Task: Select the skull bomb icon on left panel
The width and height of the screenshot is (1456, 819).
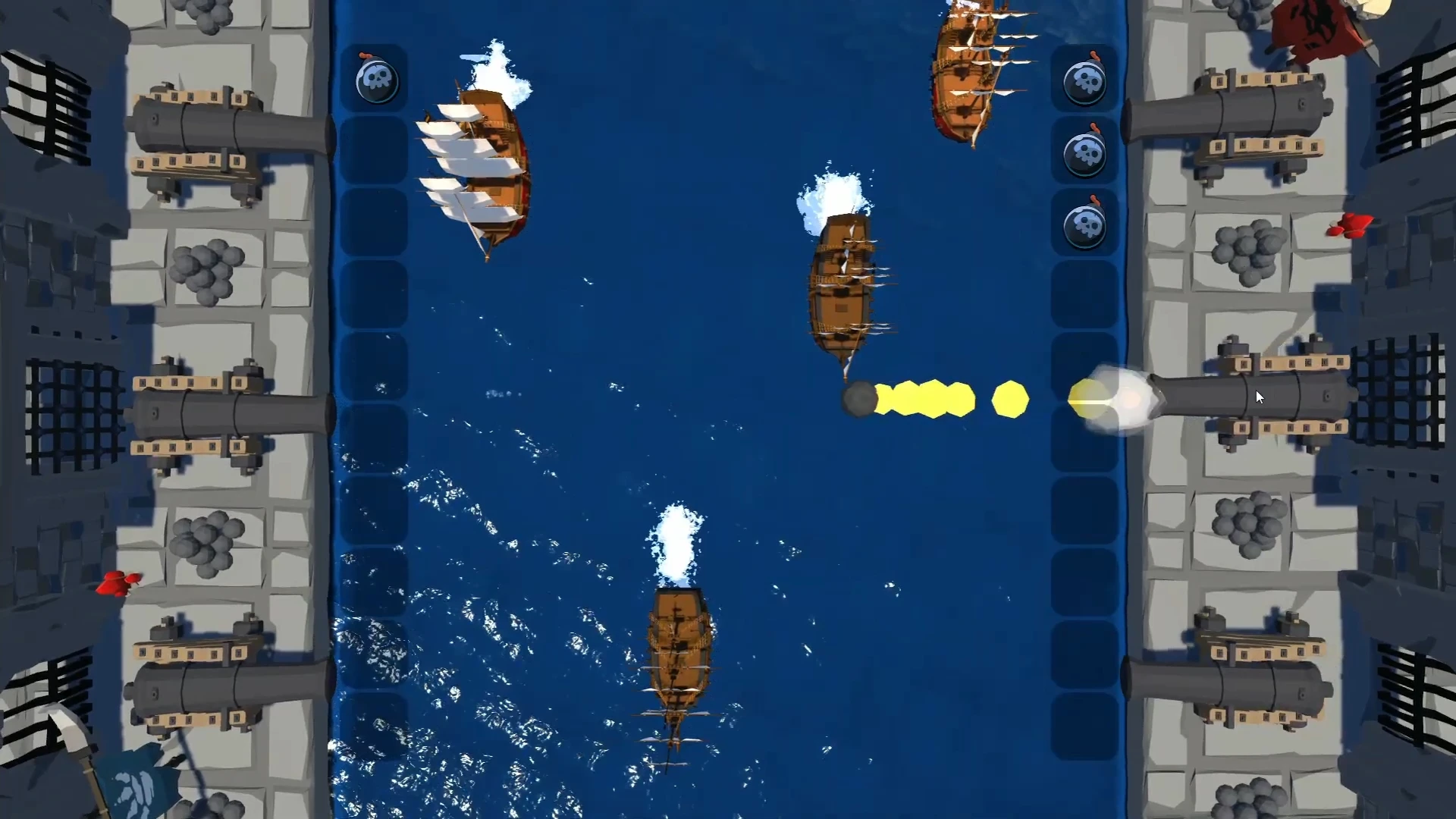Action: coord(377,80)
